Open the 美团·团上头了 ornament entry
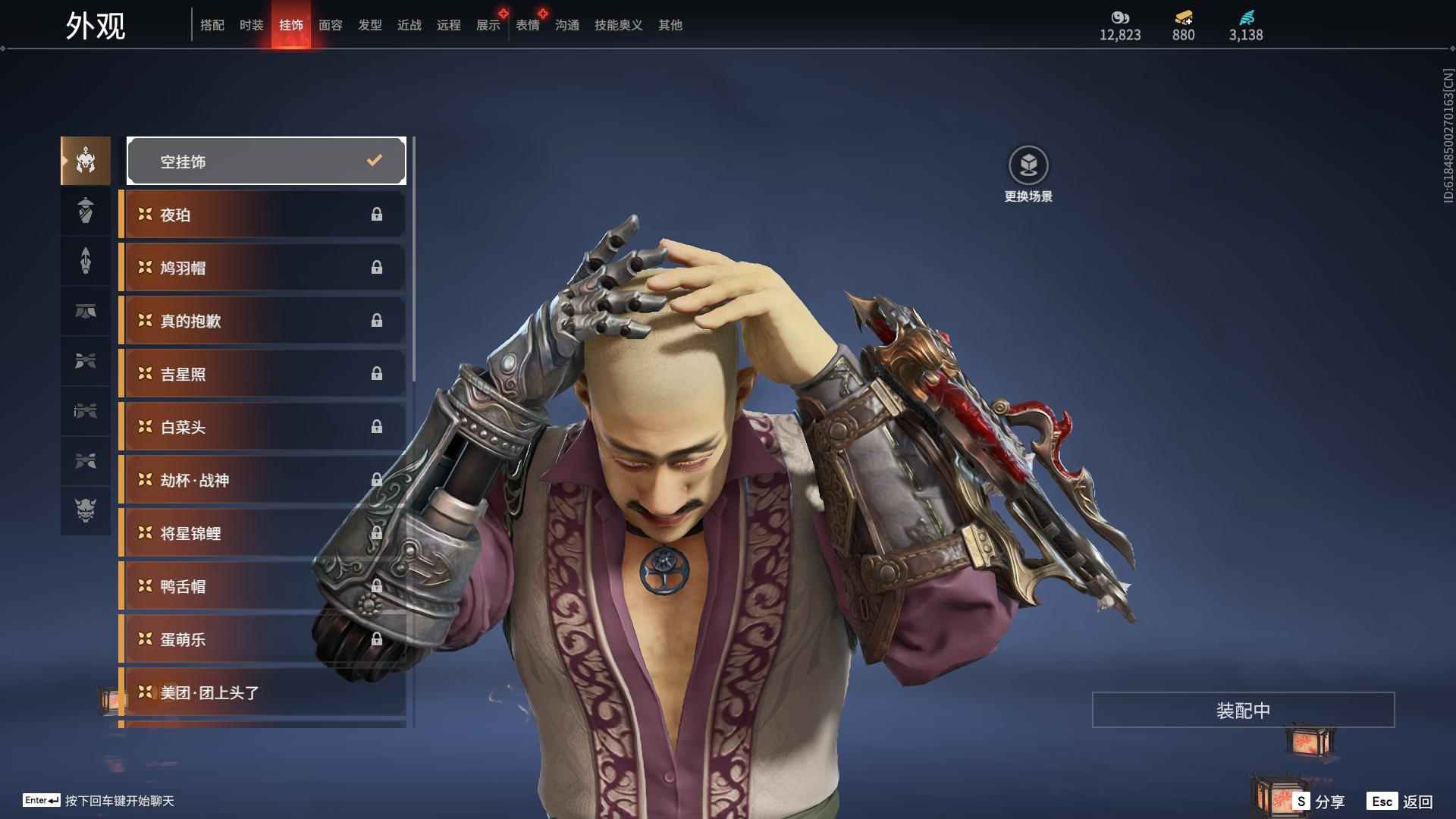1456x819 pixels. coord(262,692)
